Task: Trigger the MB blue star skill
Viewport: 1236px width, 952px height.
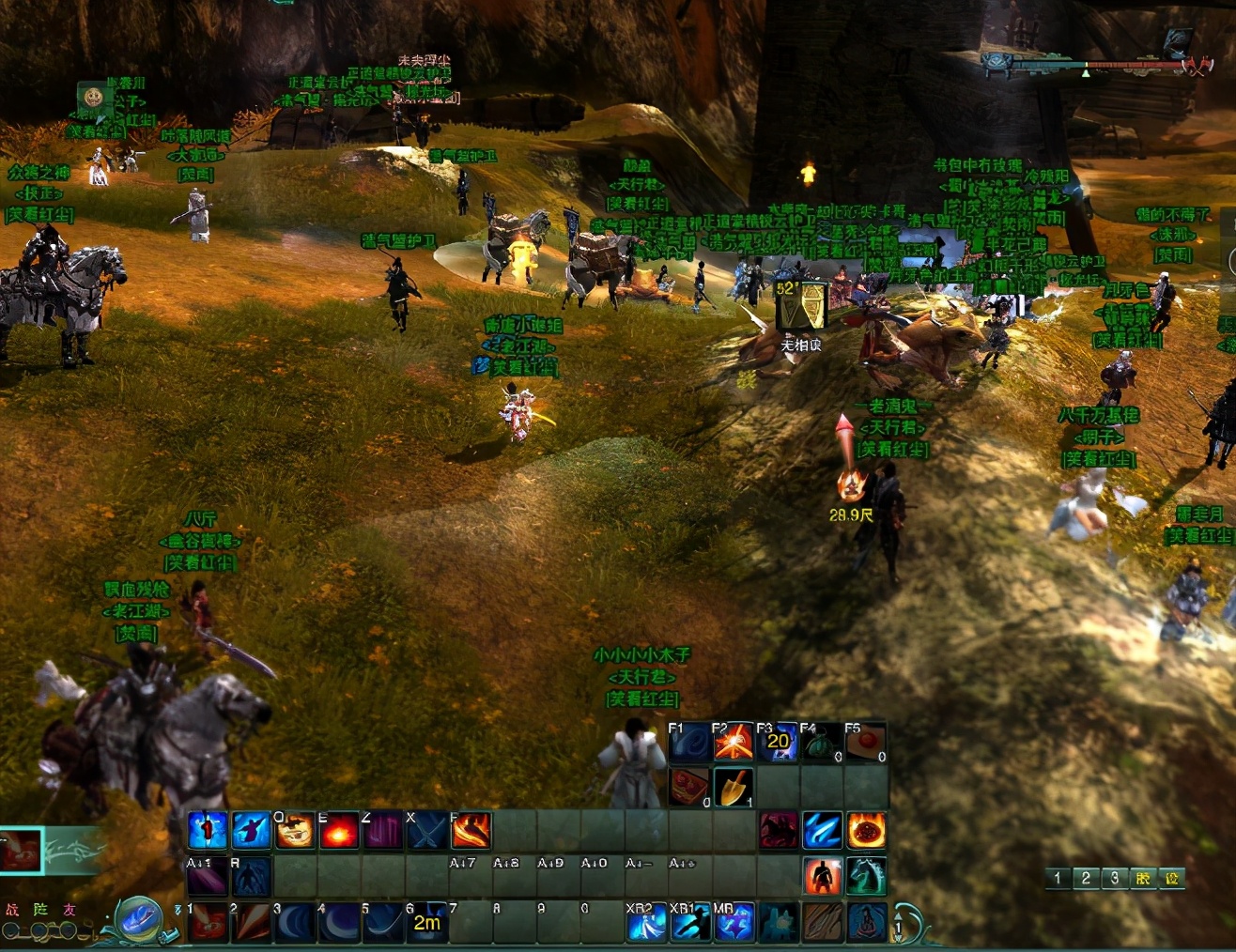Action: click(x=734, y=922)
